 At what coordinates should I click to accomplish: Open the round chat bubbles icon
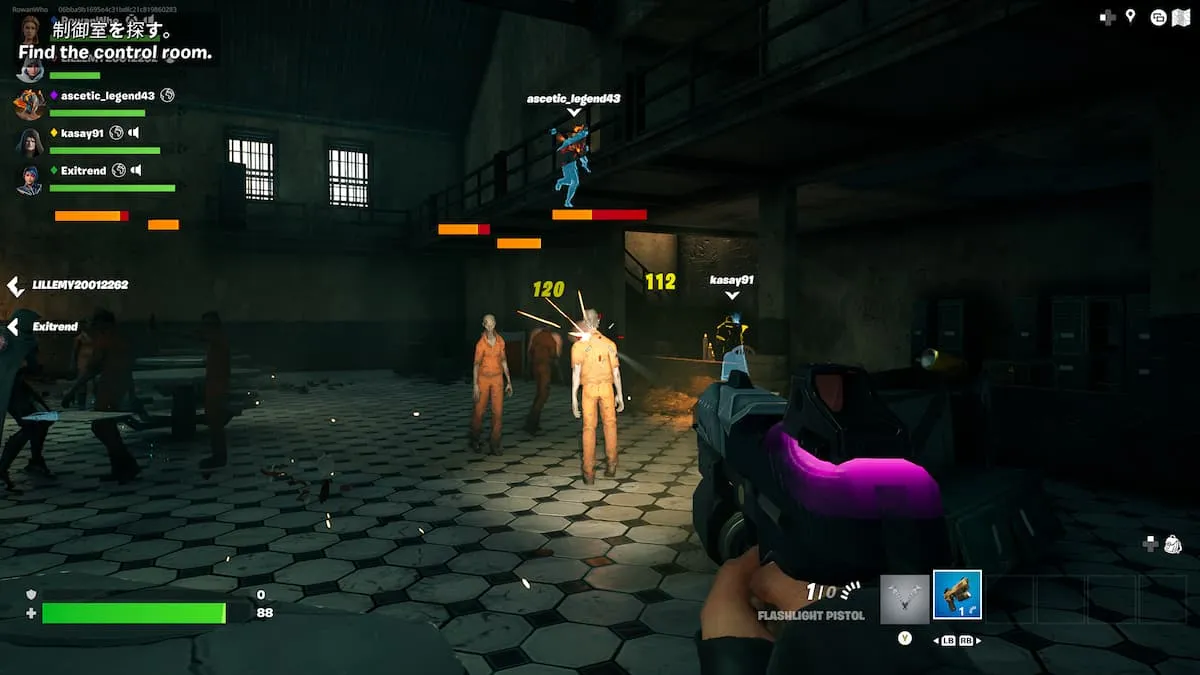[x=1158, y=16]
